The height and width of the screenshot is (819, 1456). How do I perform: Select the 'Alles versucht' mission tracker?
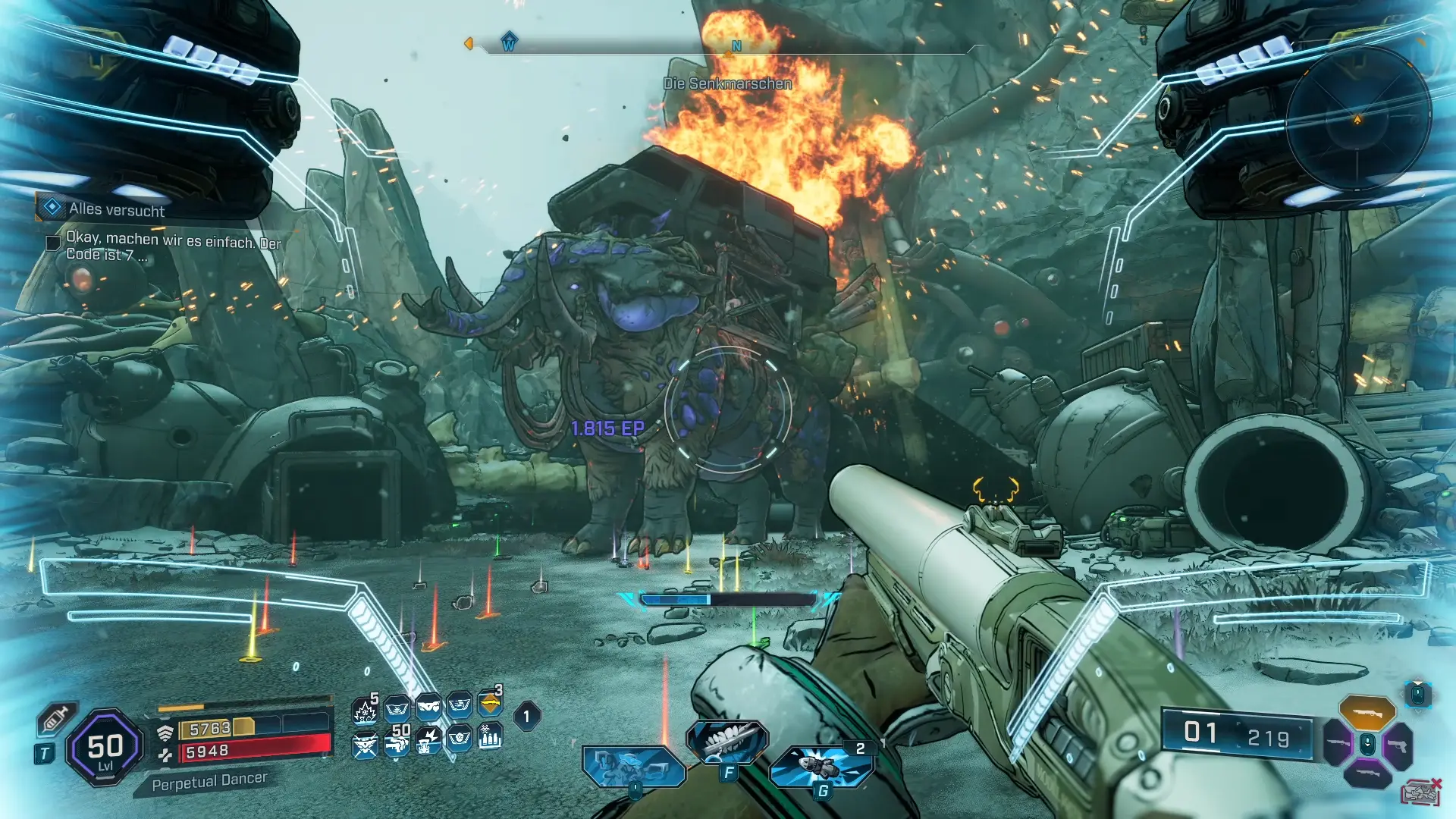point(116,209)
